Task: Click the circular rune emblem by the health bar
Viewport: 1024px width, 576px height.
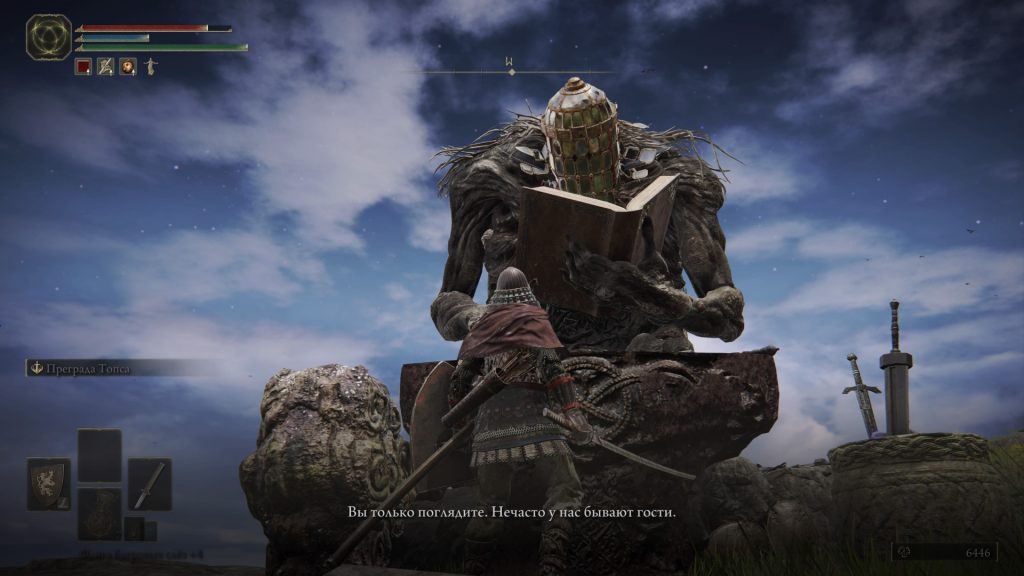Action: tap(48, 36)
